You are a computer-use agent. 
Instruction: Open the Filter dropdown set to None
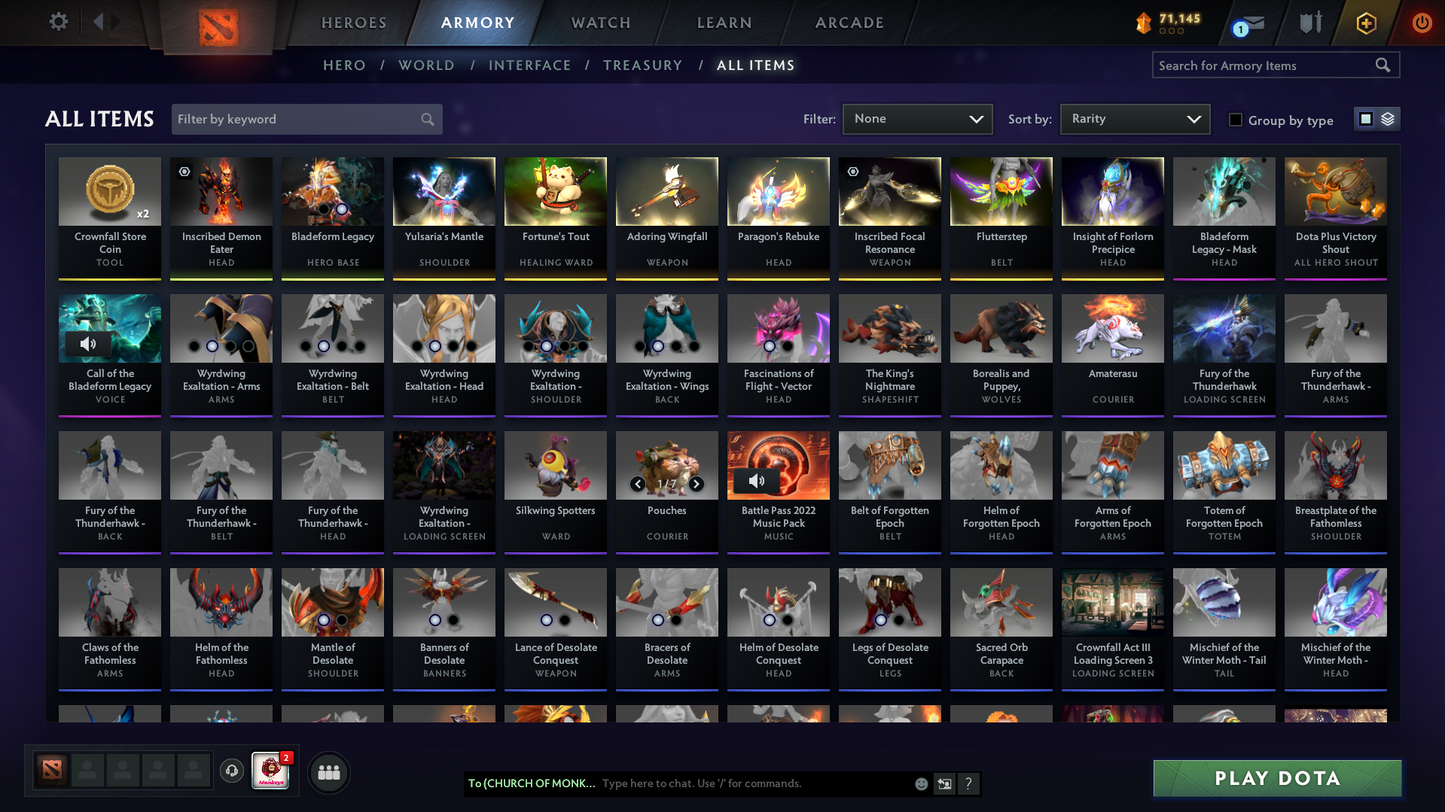pos(916,118)
